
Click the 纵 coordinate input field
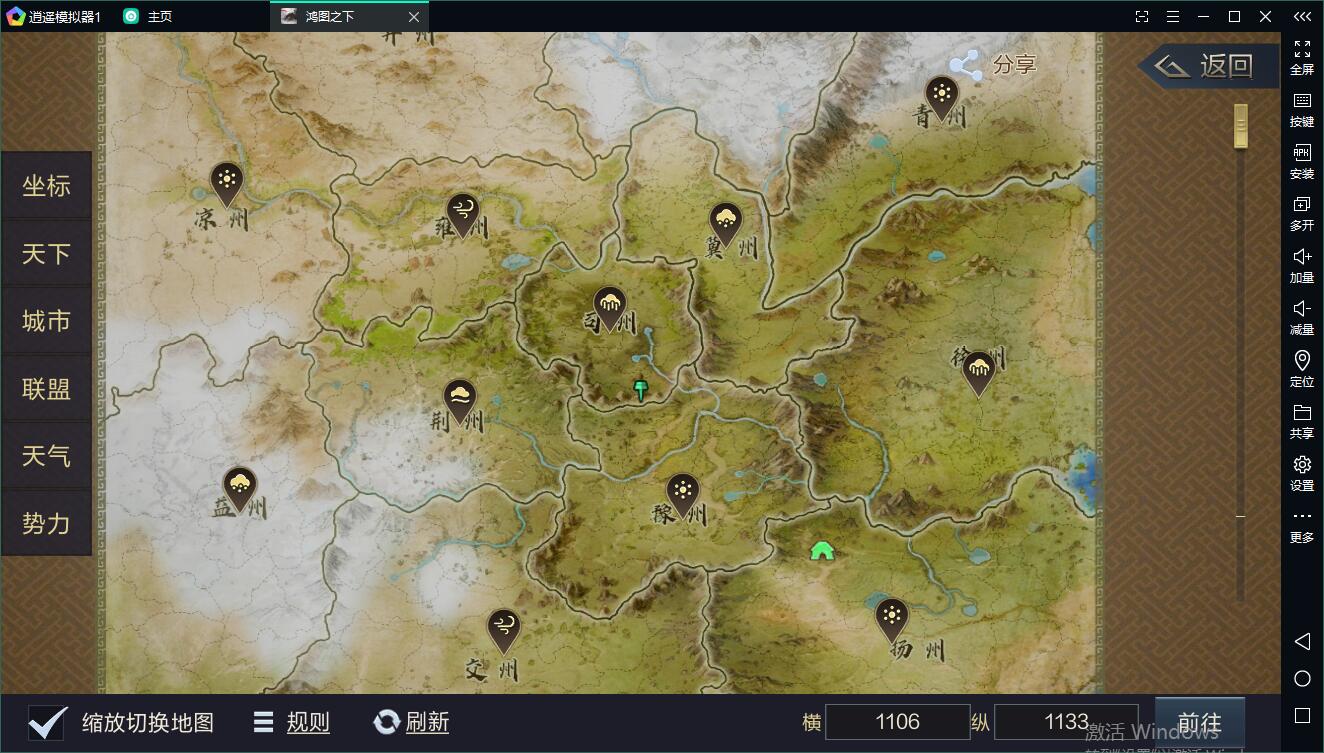[x=1065, y=722]
